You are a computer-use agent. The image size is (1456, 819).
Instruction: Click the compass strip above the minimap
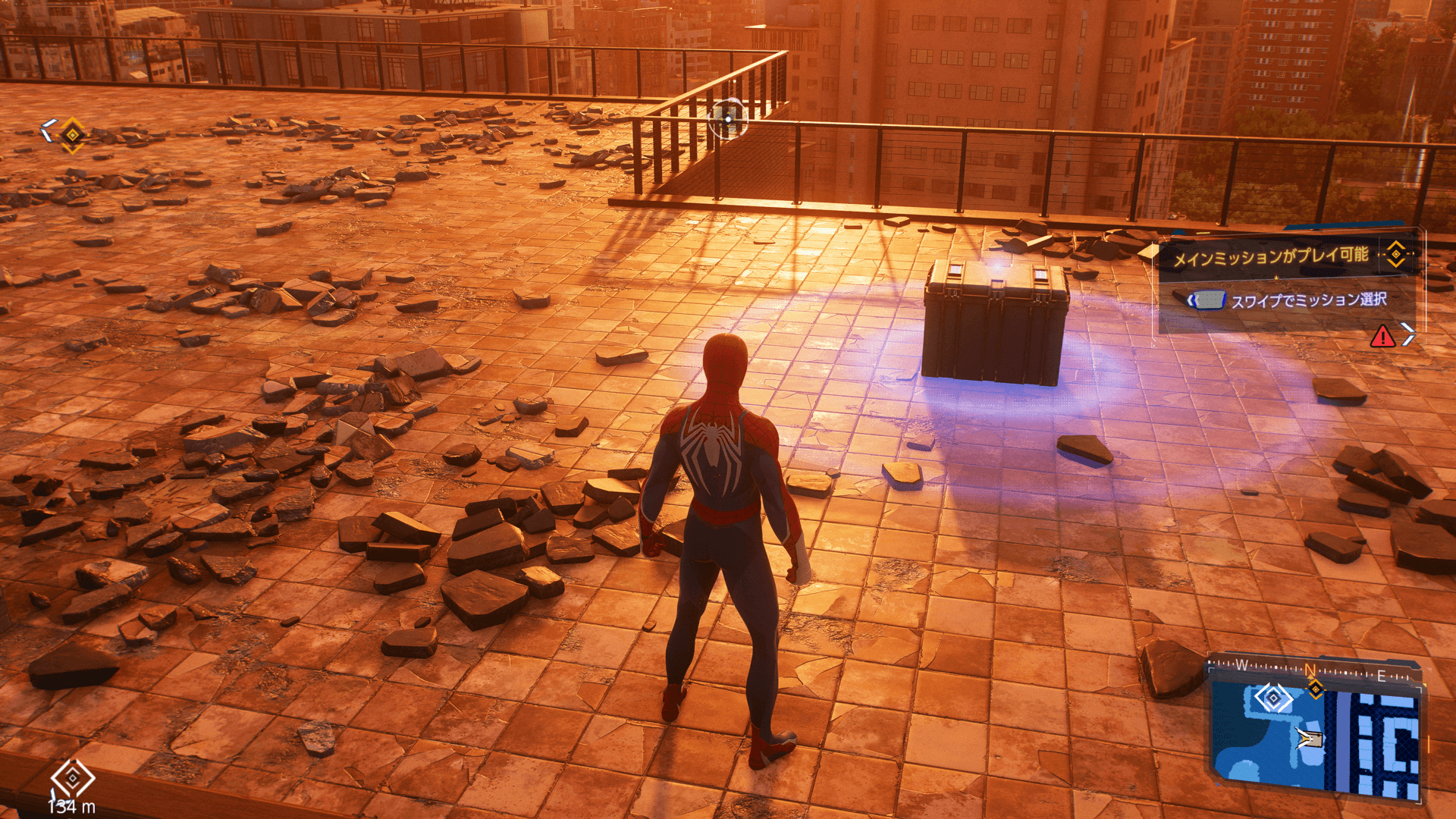1316,670
